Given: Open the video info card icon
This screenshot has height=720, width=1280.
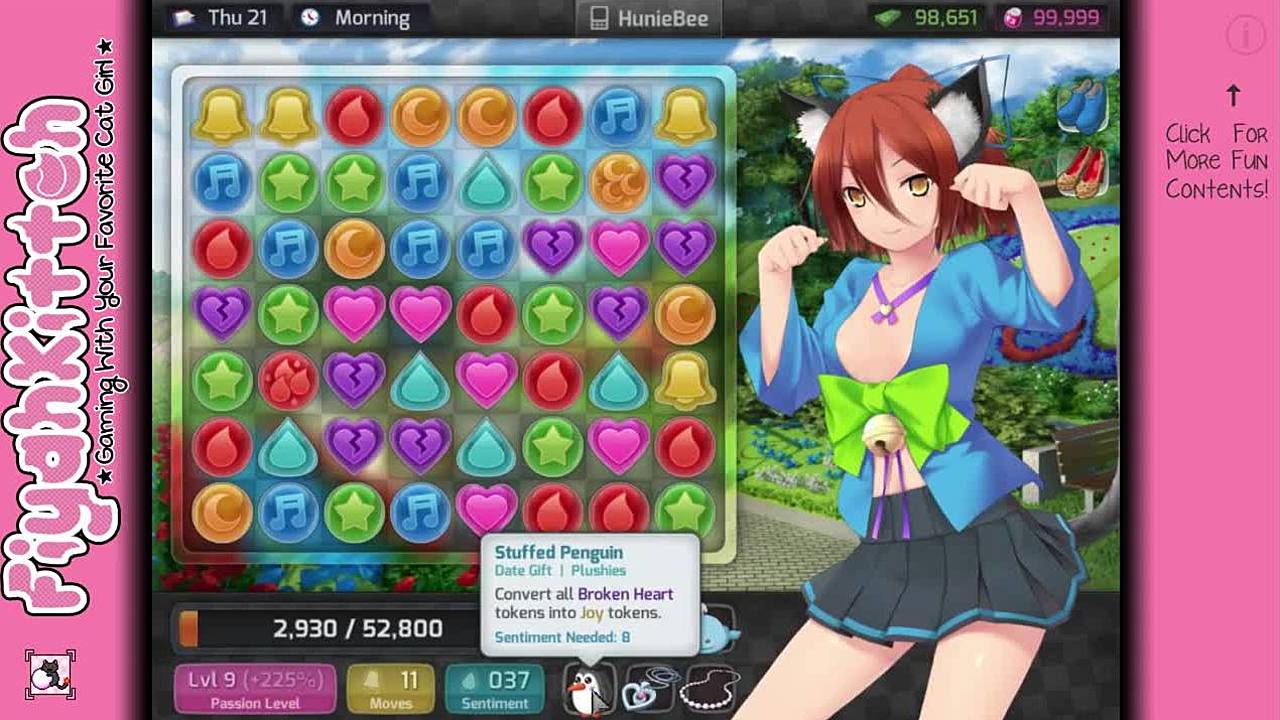Looking at the screenshot, I should point(1246,36).
